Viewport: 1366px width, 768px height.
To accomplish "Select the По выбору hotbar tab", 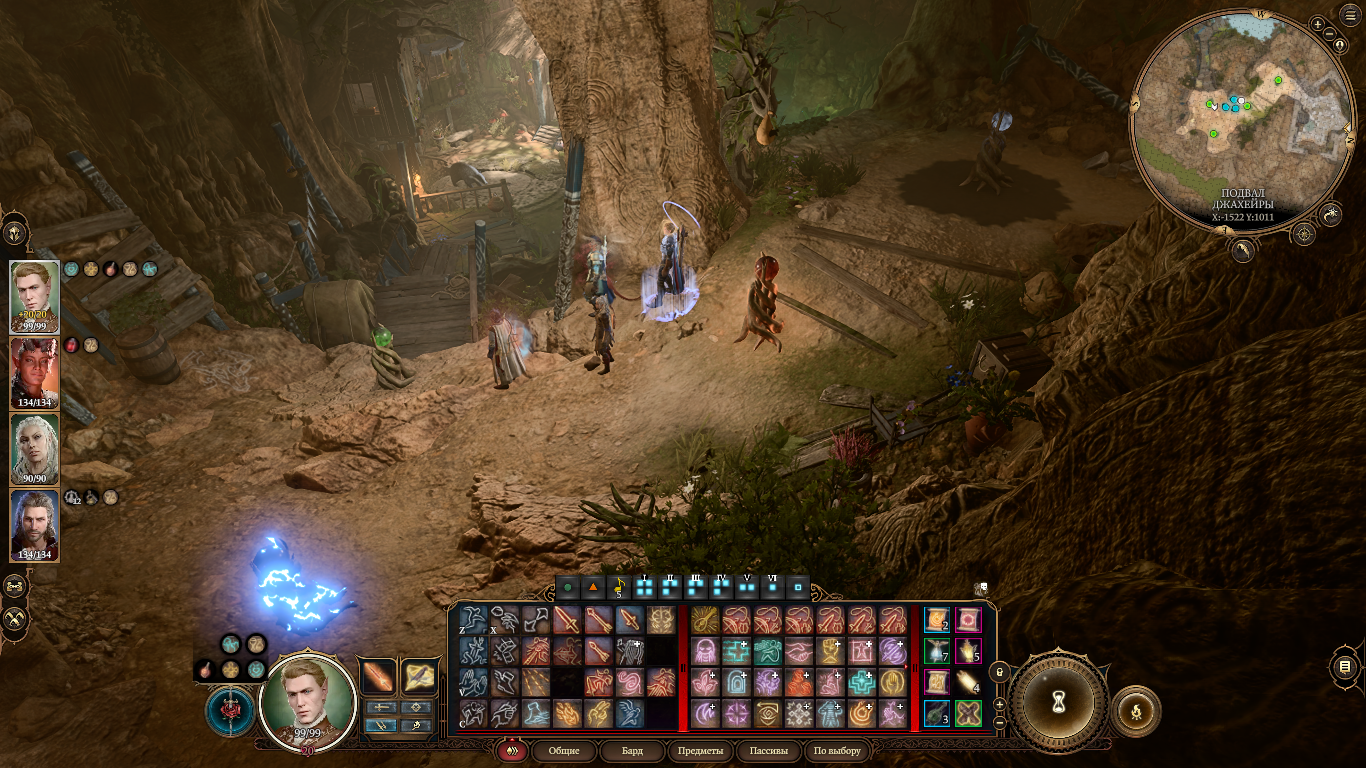I will [x=837, y=750].
